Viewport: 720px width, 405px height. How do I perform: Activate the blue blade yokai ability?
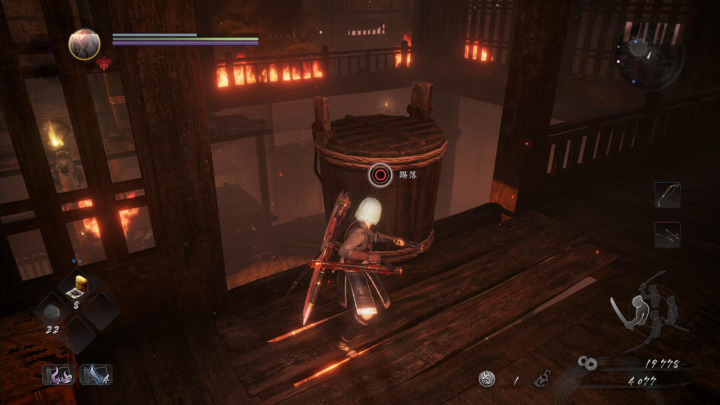tap(96, 375)
